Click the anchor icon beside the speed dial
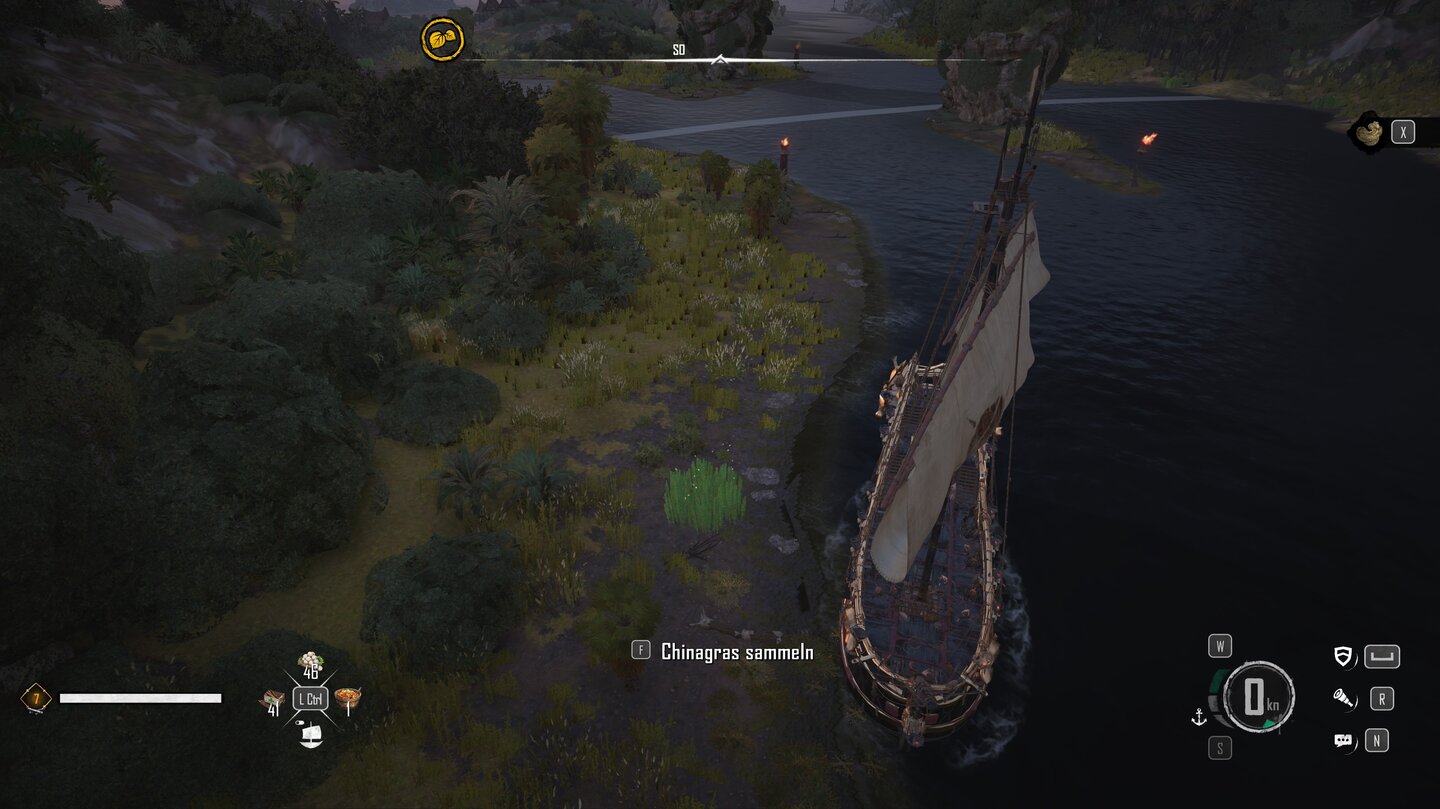The width and height of the screenshot is (1440, 809). click(1198, 716)
